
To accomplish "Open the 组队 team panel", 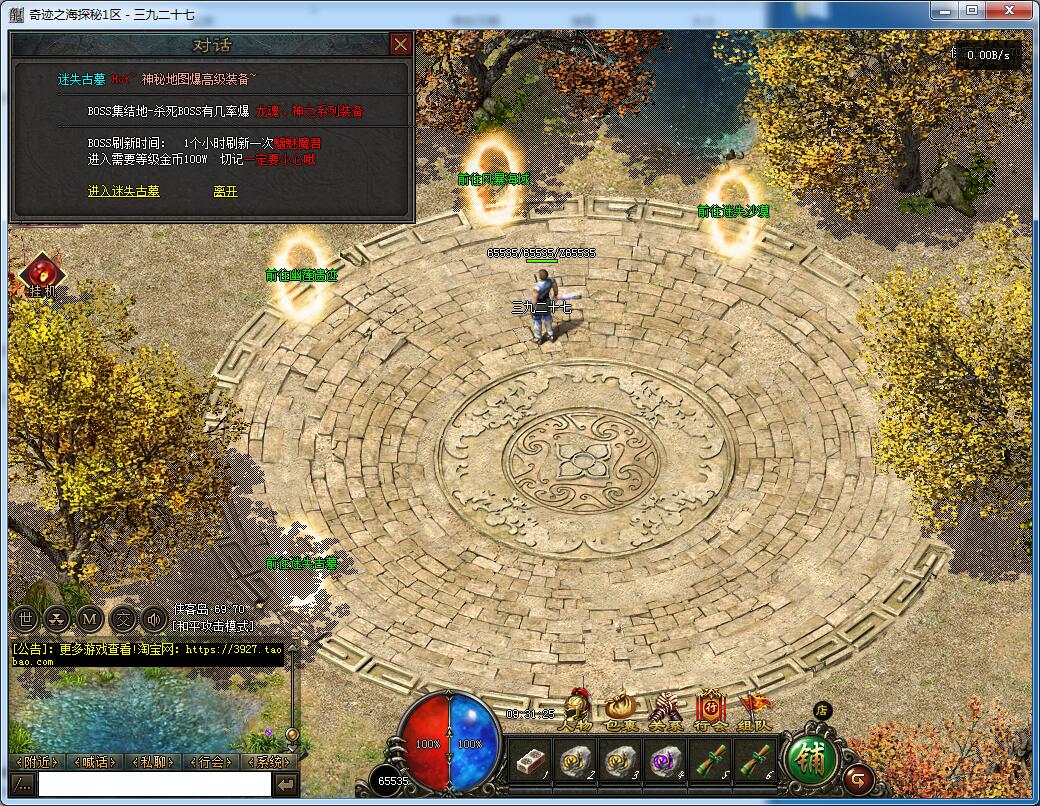I will [x=755, y=711].
